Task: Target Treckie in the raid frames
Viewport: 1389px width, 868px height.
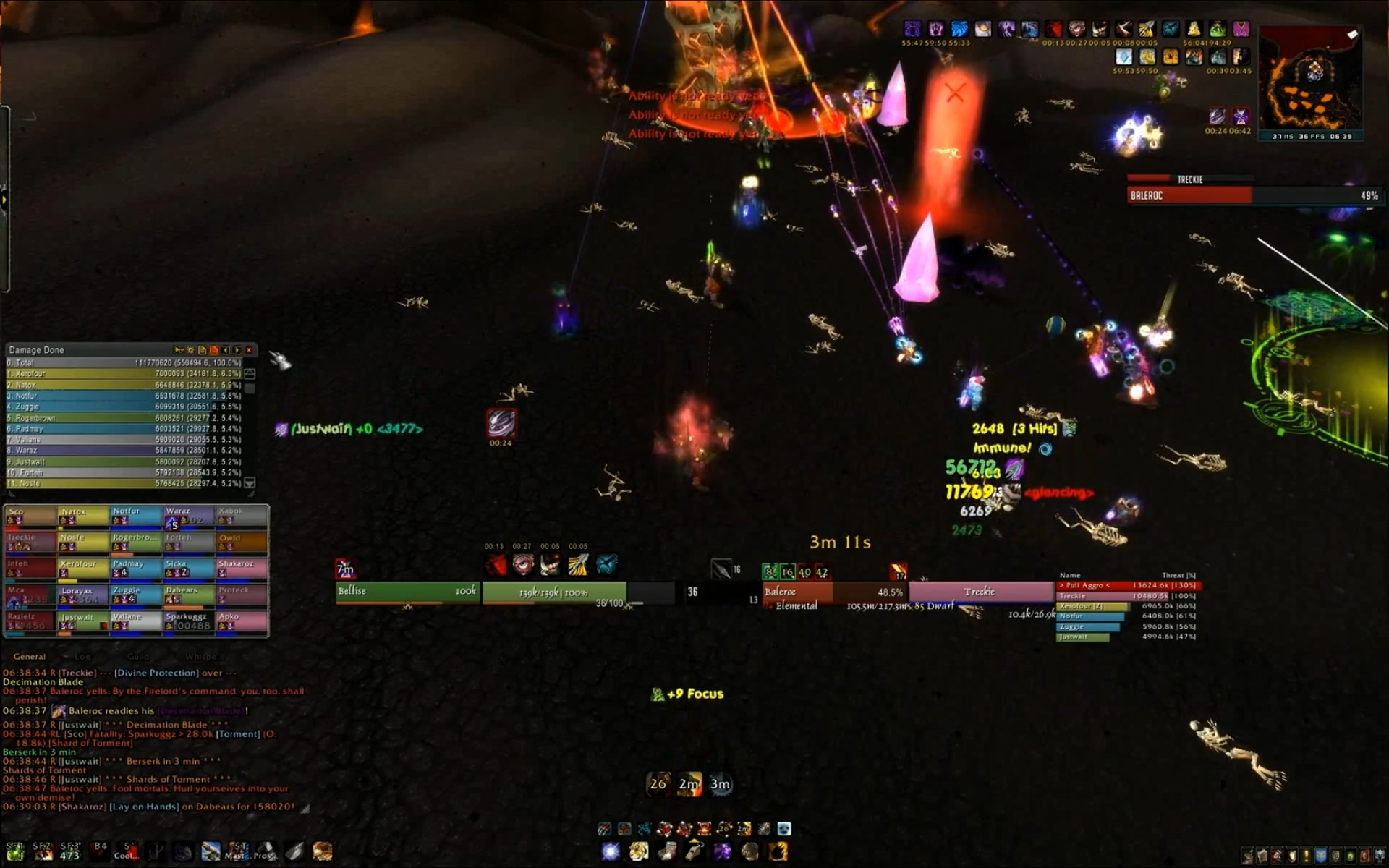Action: coord(30,542)
